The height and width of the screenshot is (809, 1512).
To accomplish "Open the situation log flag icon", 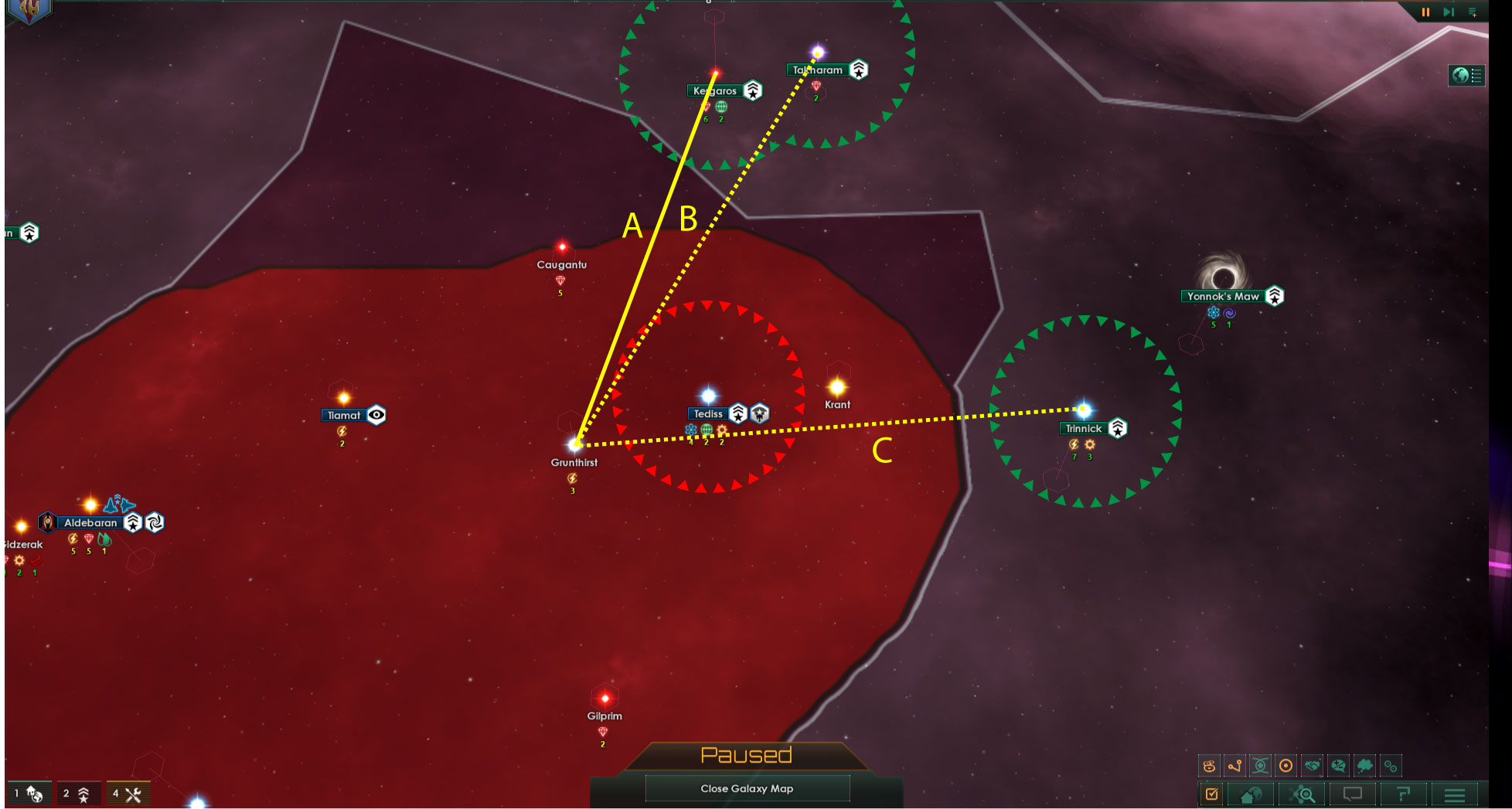I will (1402, 794).
